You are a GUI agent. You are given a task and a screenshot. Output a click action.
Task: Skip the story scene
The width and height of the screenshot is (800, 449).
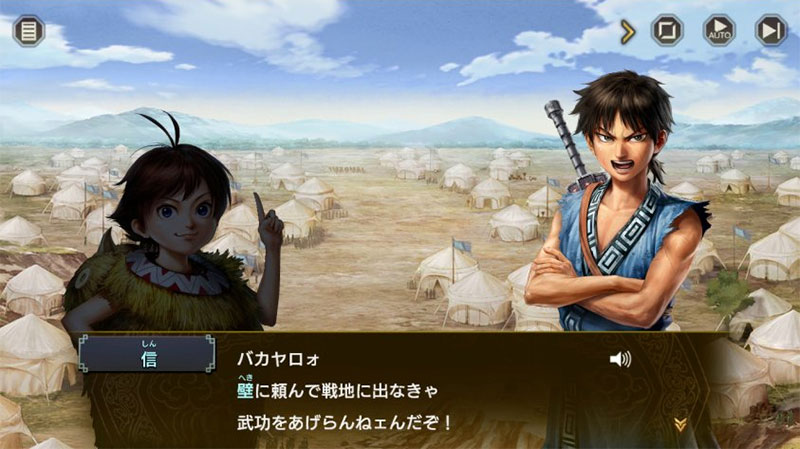tap(771, 30)
